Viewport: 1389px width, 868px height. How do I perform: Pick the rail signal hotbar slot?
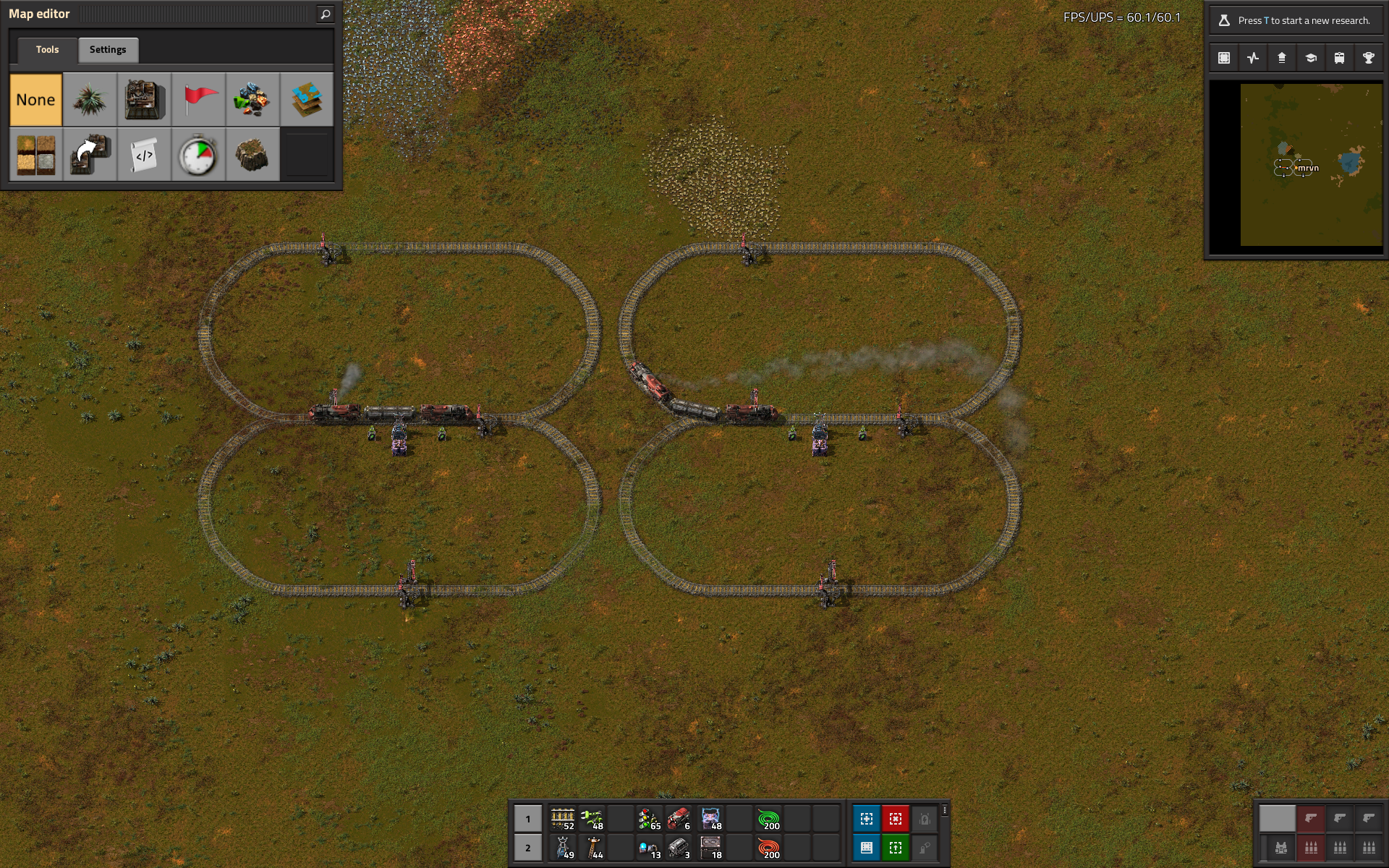pos(649,819)
